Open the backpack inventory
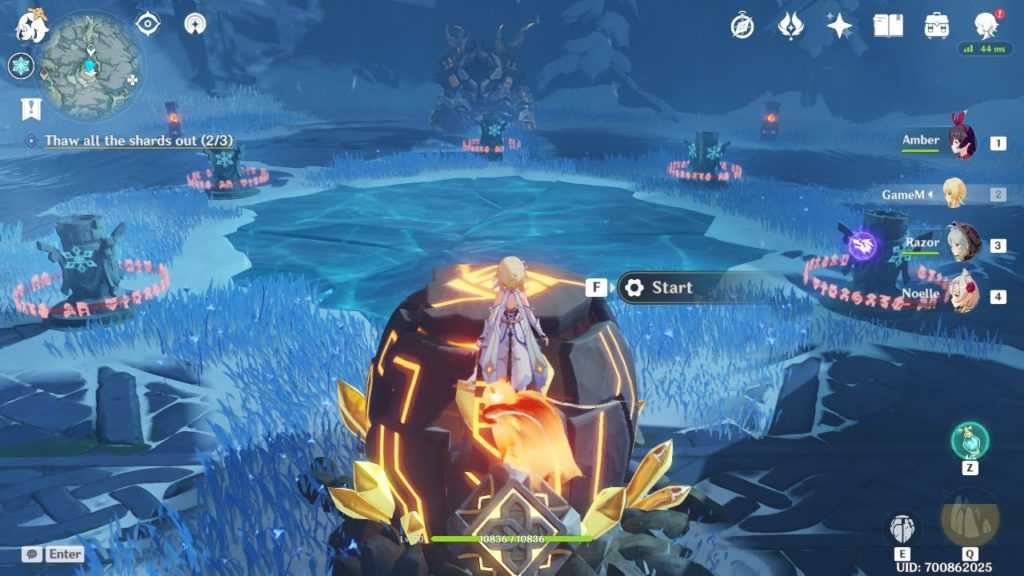 (937, 26)
